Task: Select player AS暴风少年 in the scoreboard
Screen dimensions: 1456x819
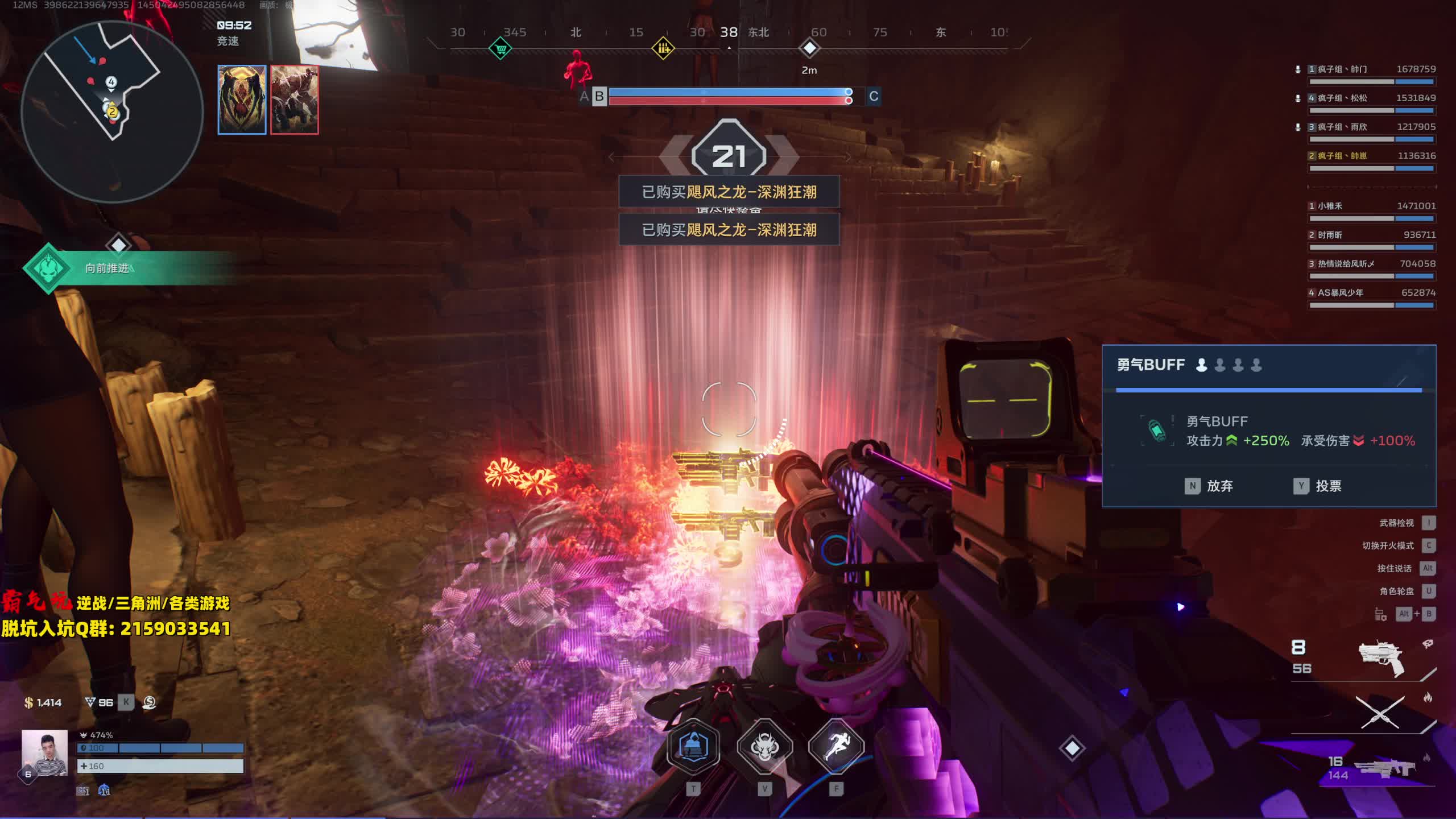Action: click(1340, 293)
